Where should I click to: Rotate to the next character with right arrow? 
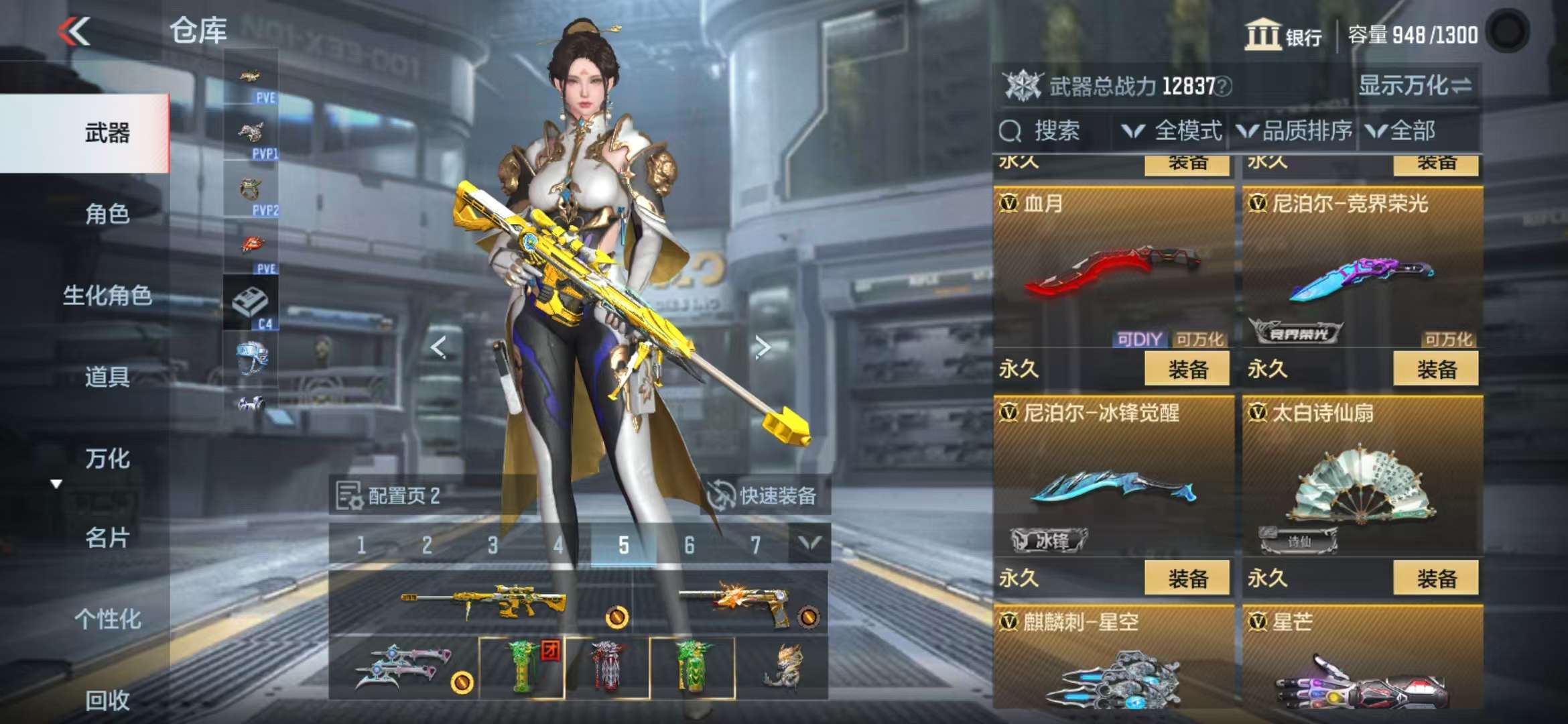tap(762, 347)
